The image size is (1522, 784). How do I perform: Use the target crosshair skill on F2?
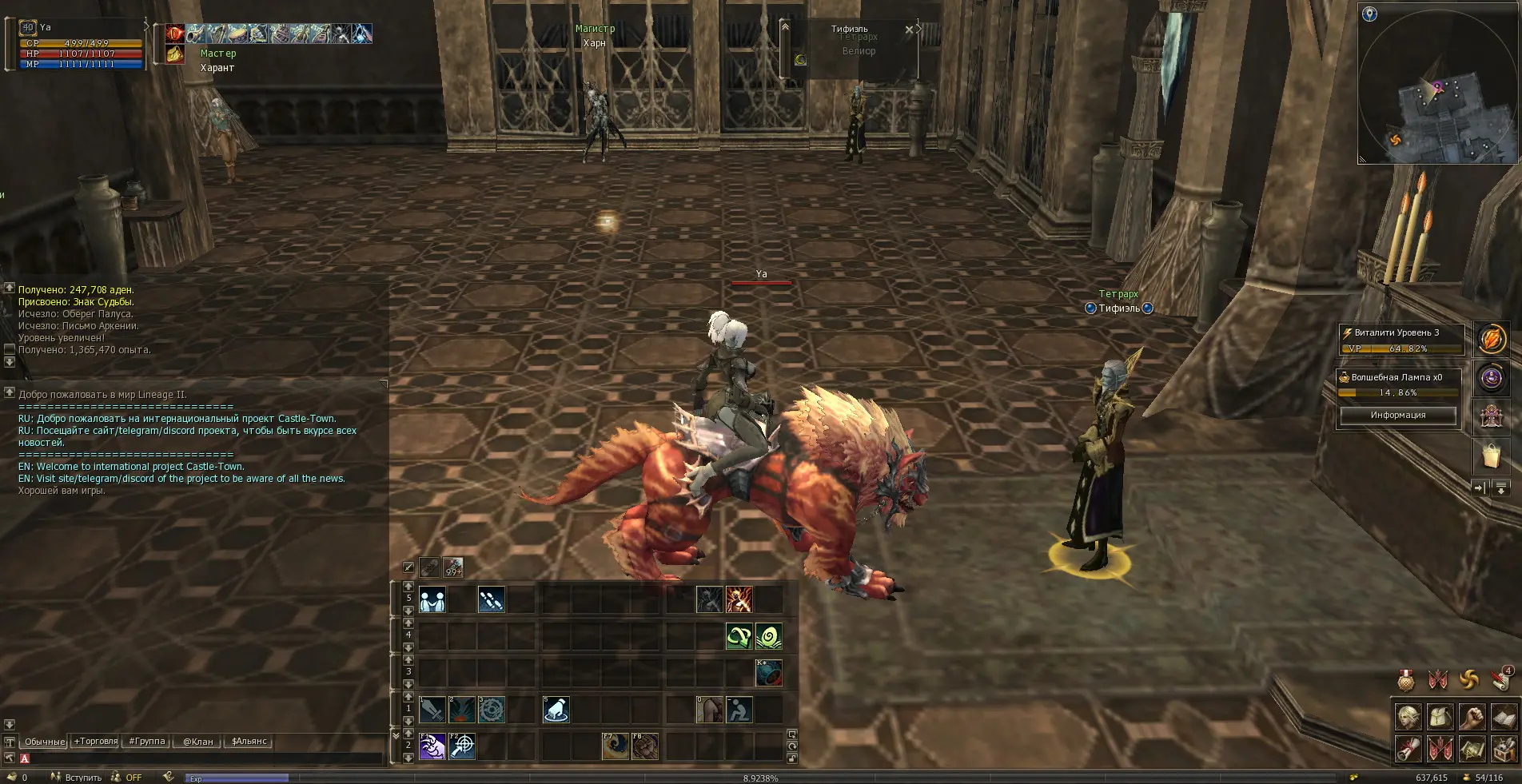pyautogui.click(x=462, y=746)
